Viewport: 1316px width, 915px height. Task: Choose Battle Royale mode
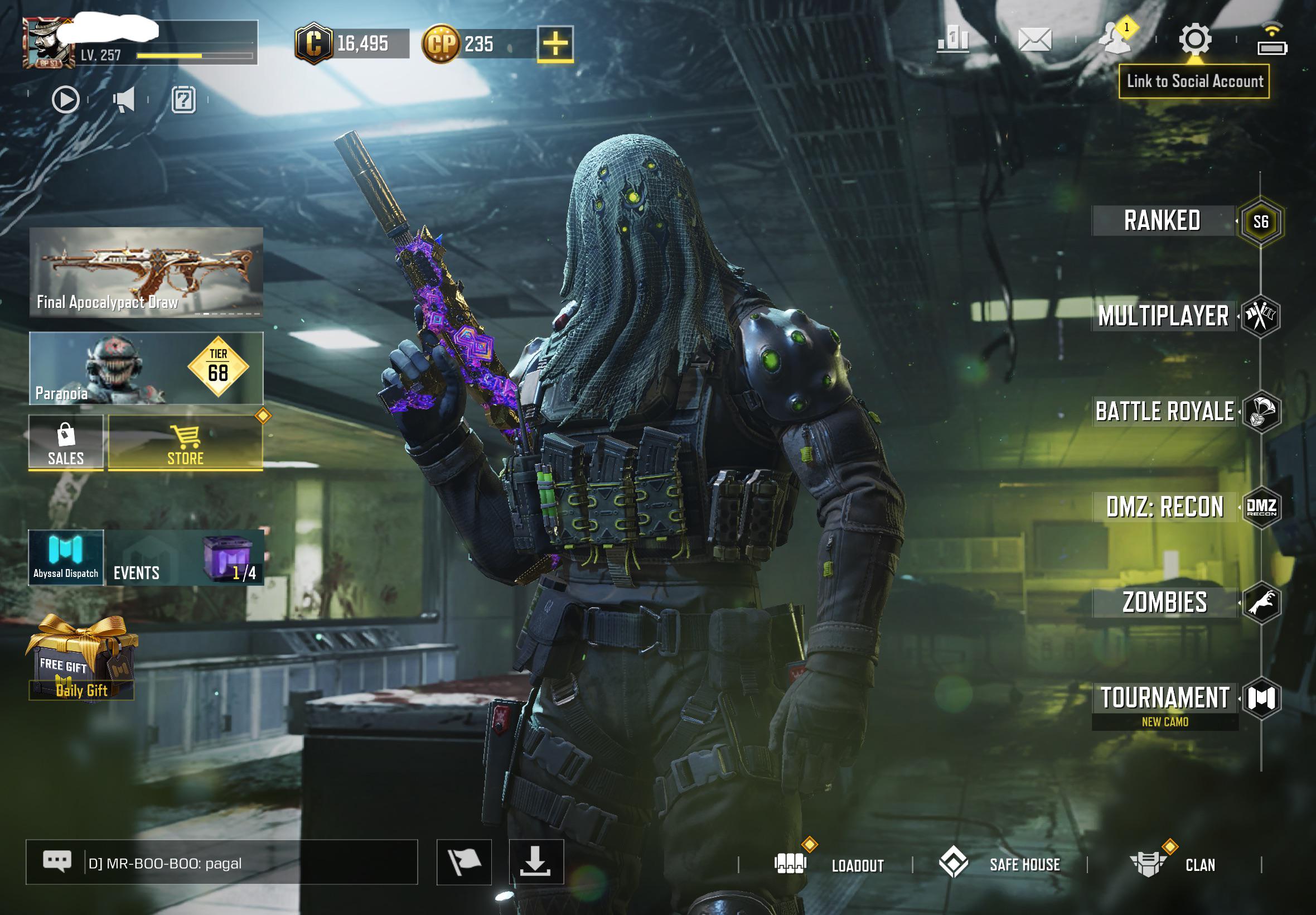pos(1165,412)
